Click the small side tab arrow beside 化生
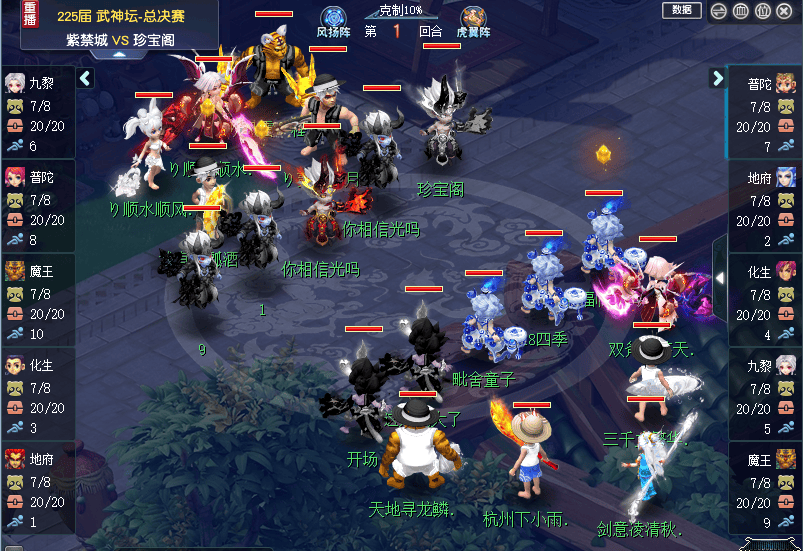The width and height of the screenshot is (803, 551). (x=719, y=278)
